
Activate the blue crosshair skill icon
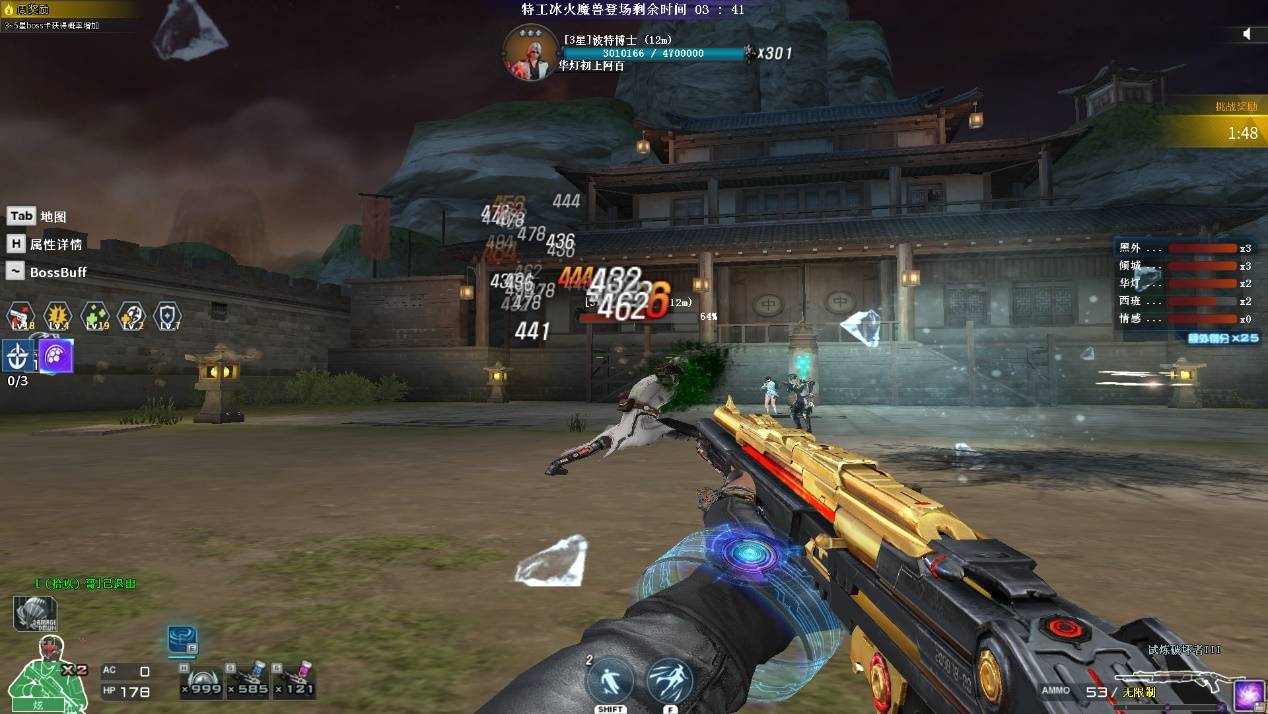point(18,356)
